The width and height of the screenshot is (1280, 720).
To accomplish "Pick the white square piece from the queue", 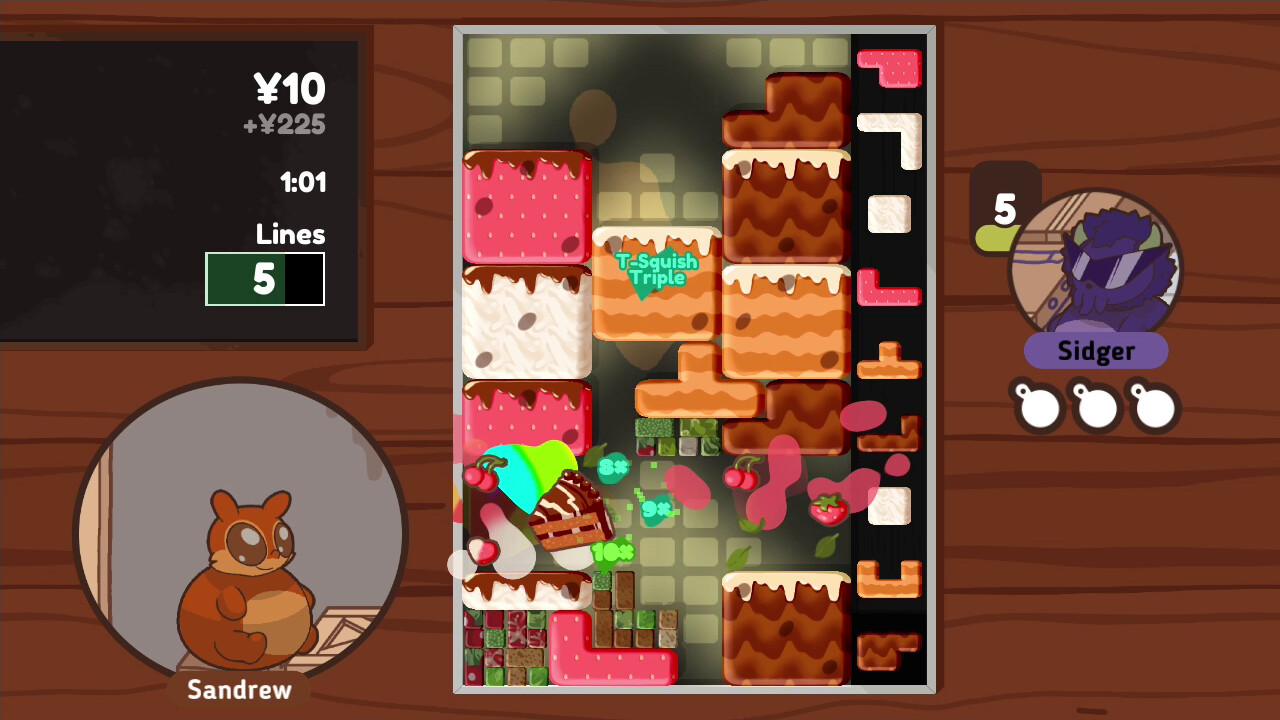I will tap(889, 214).
